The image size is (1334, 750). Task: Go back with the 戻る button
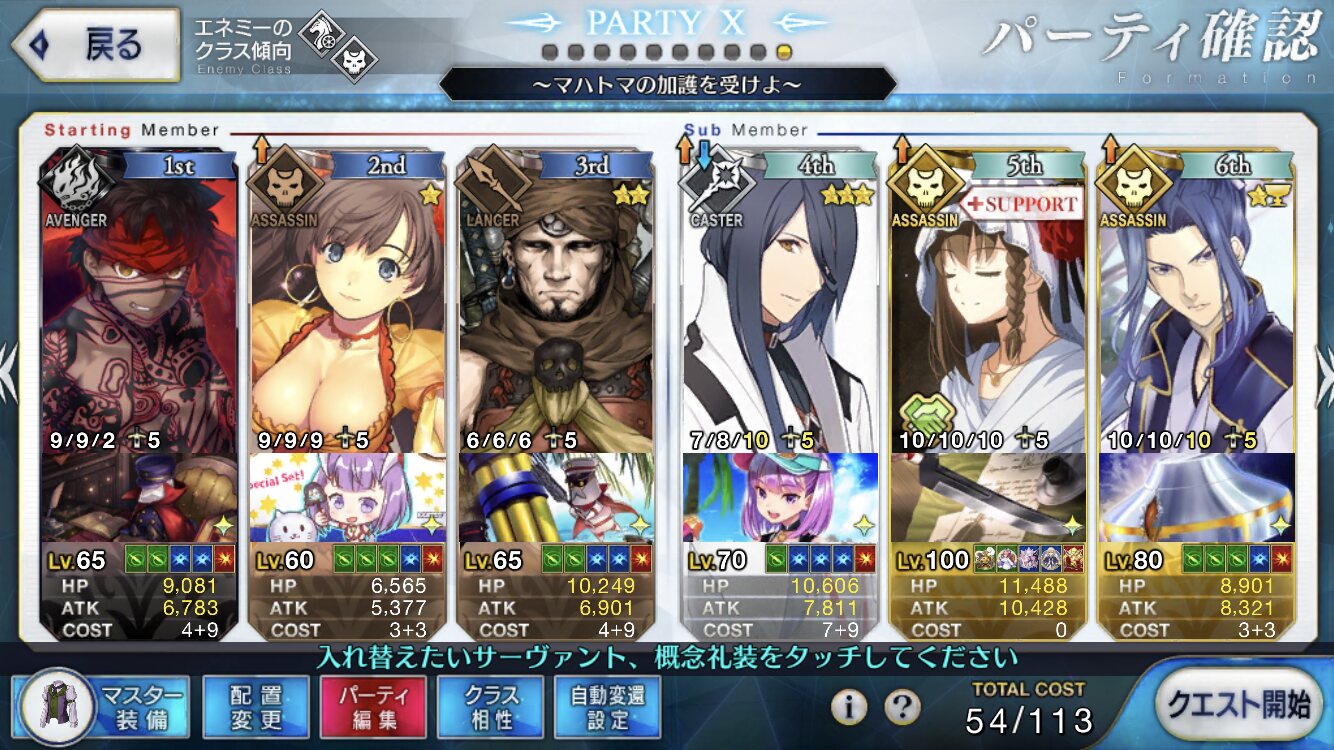click(95, 46)
